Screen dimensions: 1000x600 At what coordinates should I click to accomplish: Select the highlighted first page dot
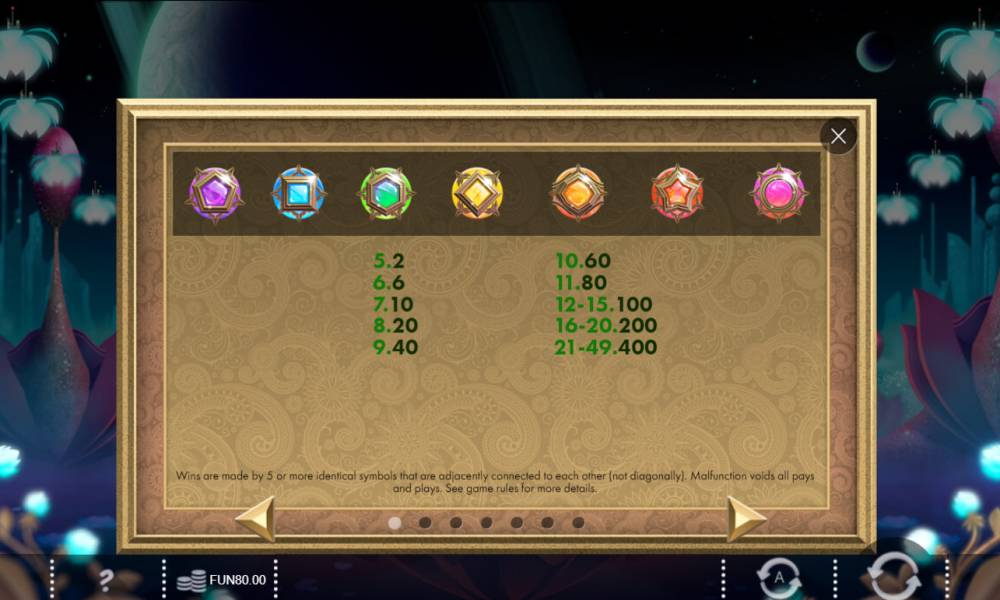(394, 522)
